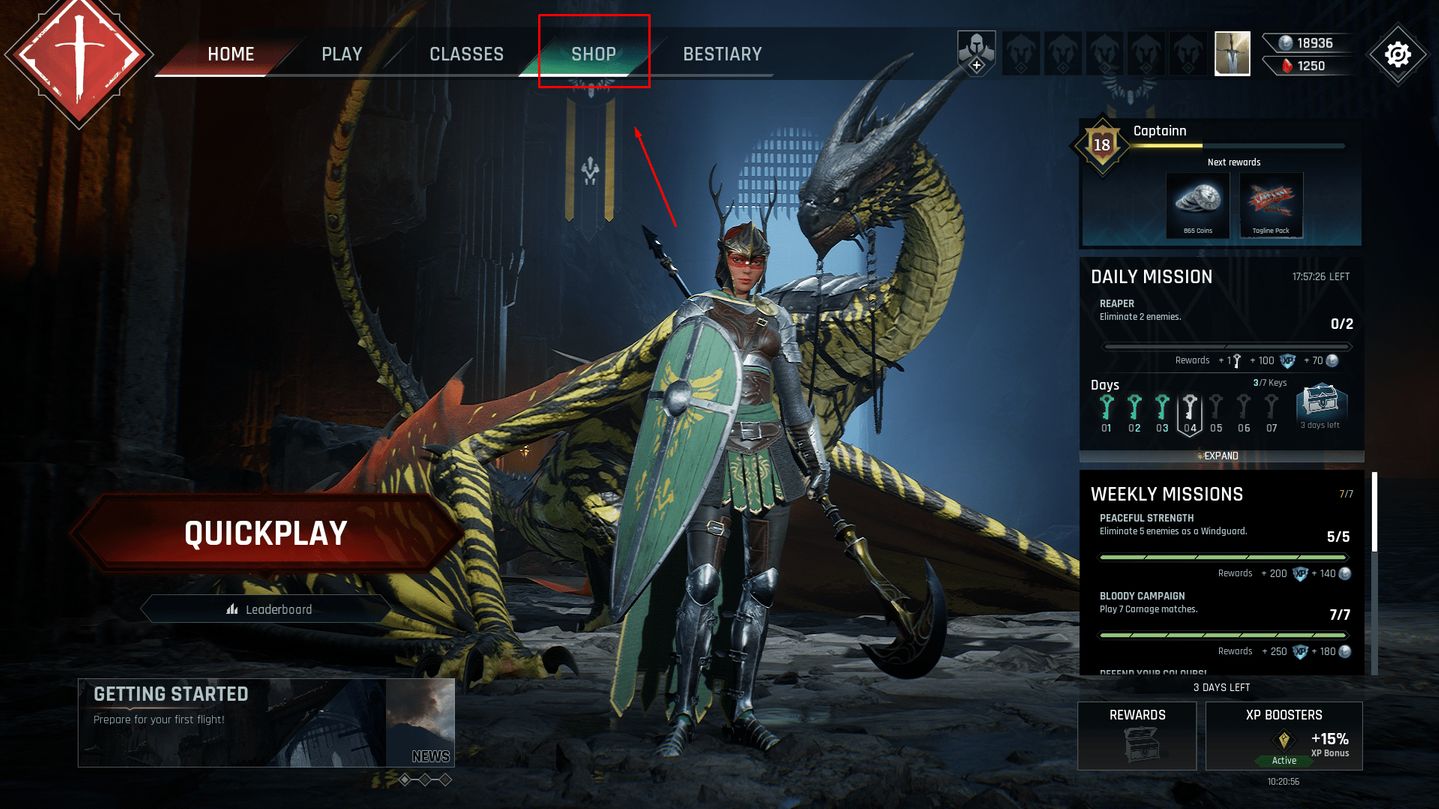View the Bestiary tab
This screenshot has width=1439, height=809.
click(x=722, y=54)
